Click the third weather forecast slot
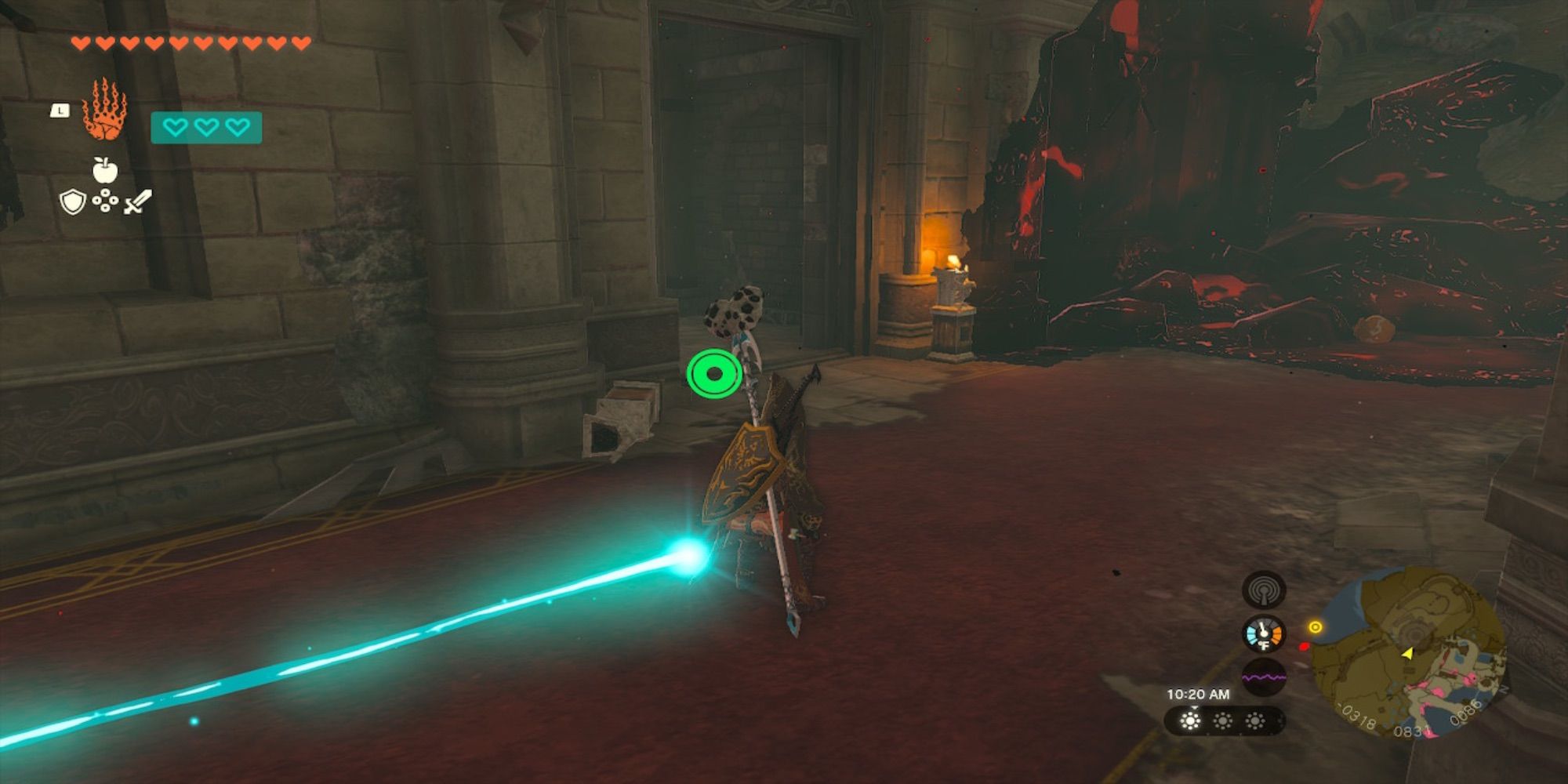This screenshot has width=1568, height=784. (1254, 721)
